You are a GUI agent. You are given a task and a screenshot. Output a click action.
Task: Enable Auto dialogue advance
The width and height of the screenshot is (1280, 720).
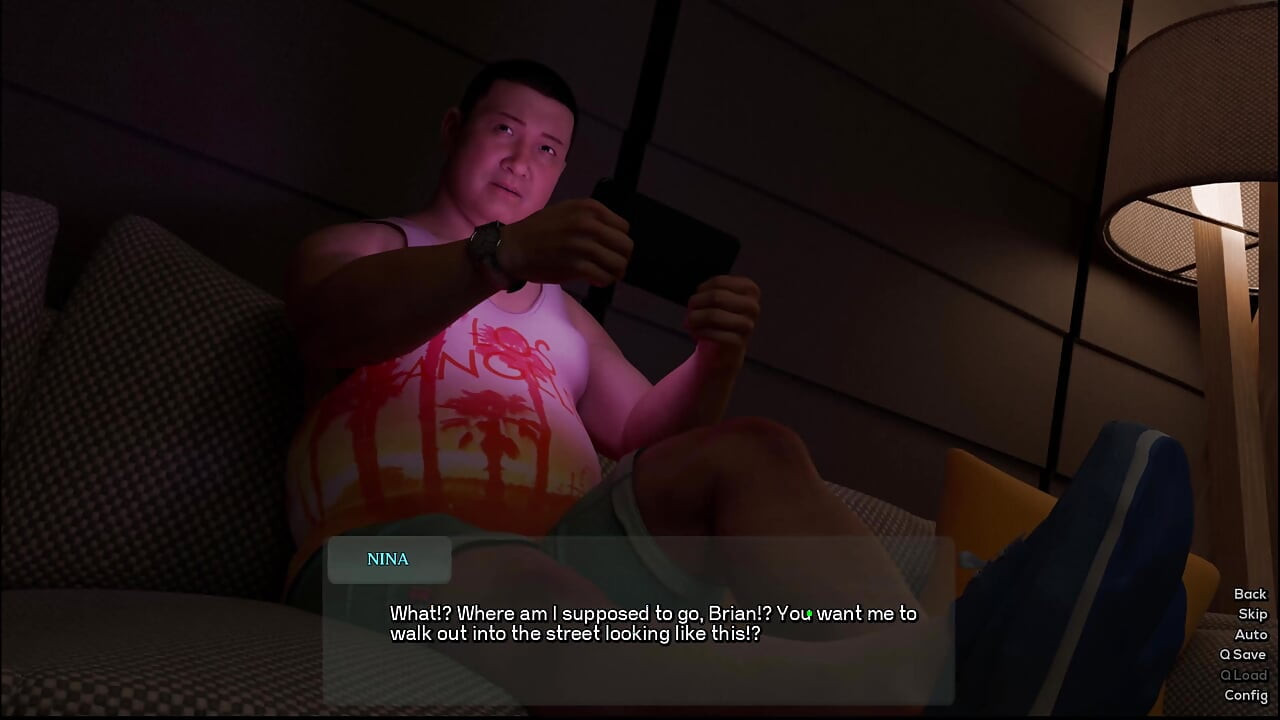point(1251,634)
